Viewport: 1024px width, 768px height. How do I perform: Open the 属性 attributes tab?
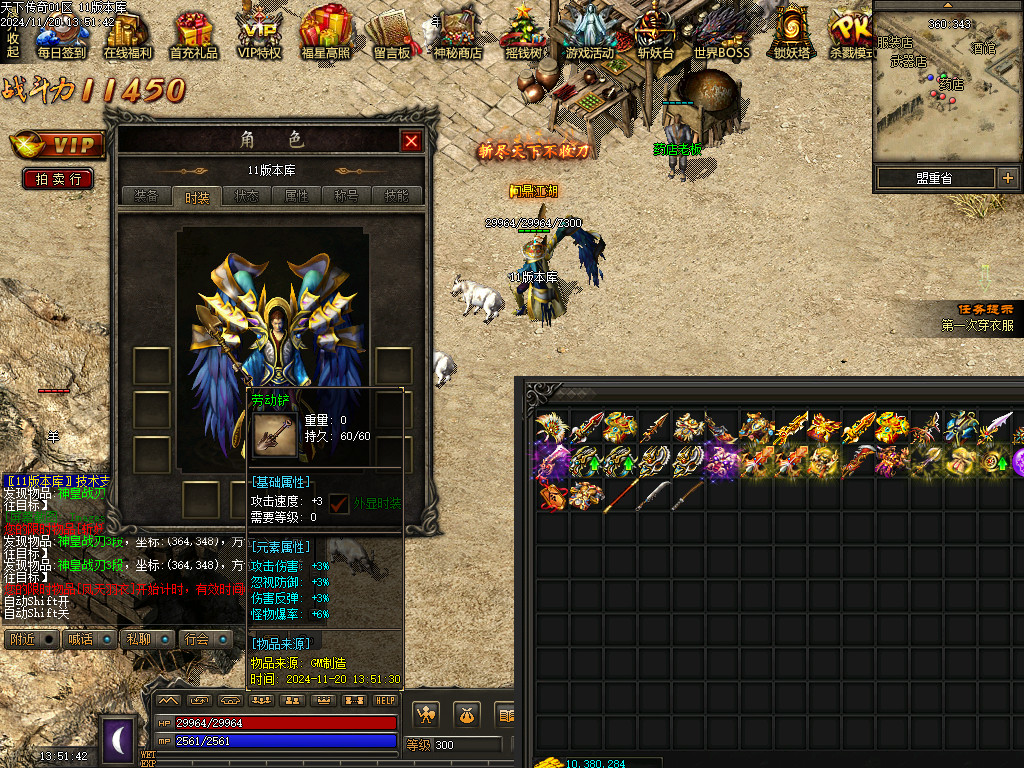point(297,196)
